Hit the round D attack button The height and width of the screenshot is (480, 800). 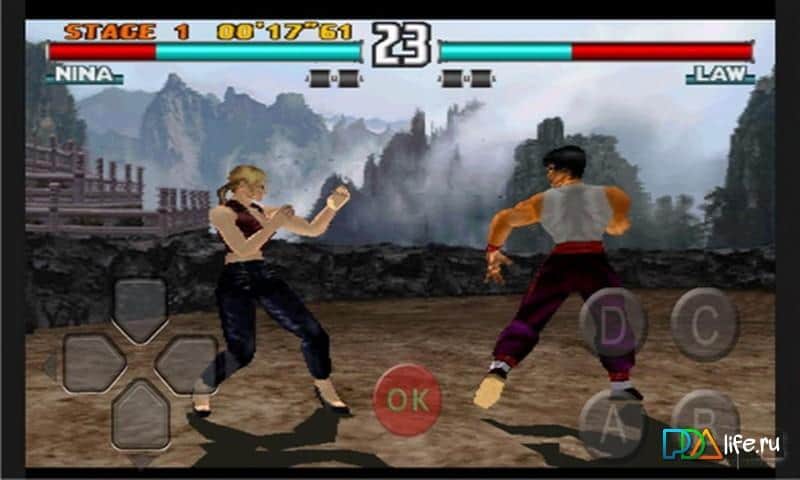613,323
